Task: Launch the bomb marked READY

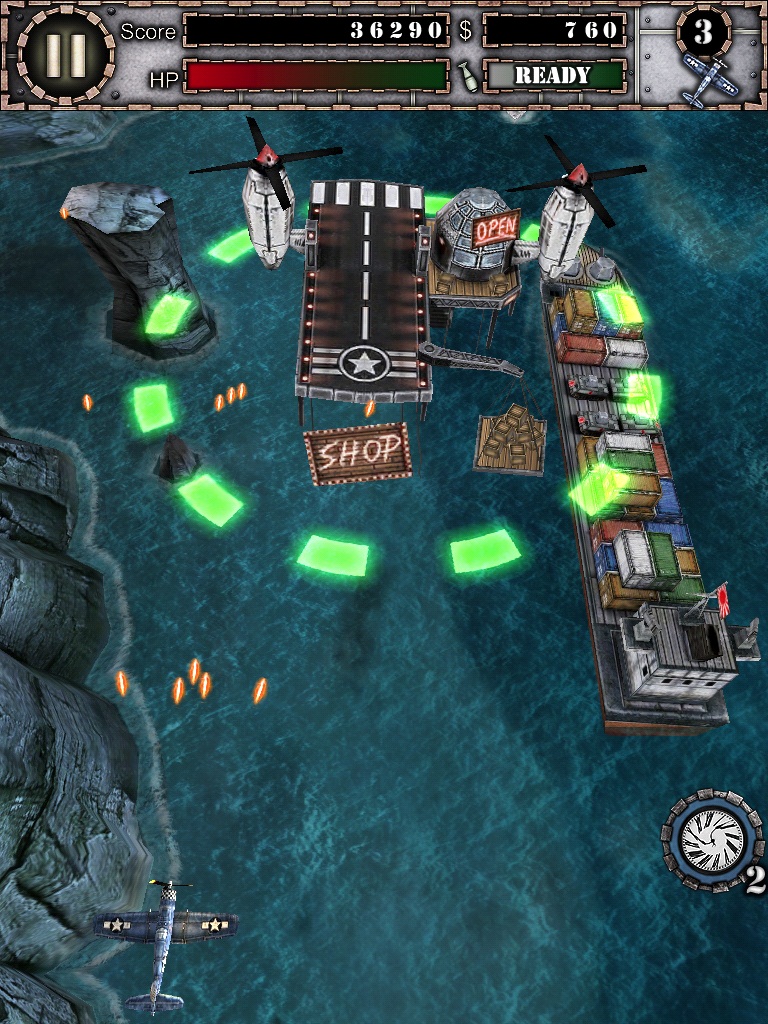Action: pyautogui.click(x=554, y=75)
